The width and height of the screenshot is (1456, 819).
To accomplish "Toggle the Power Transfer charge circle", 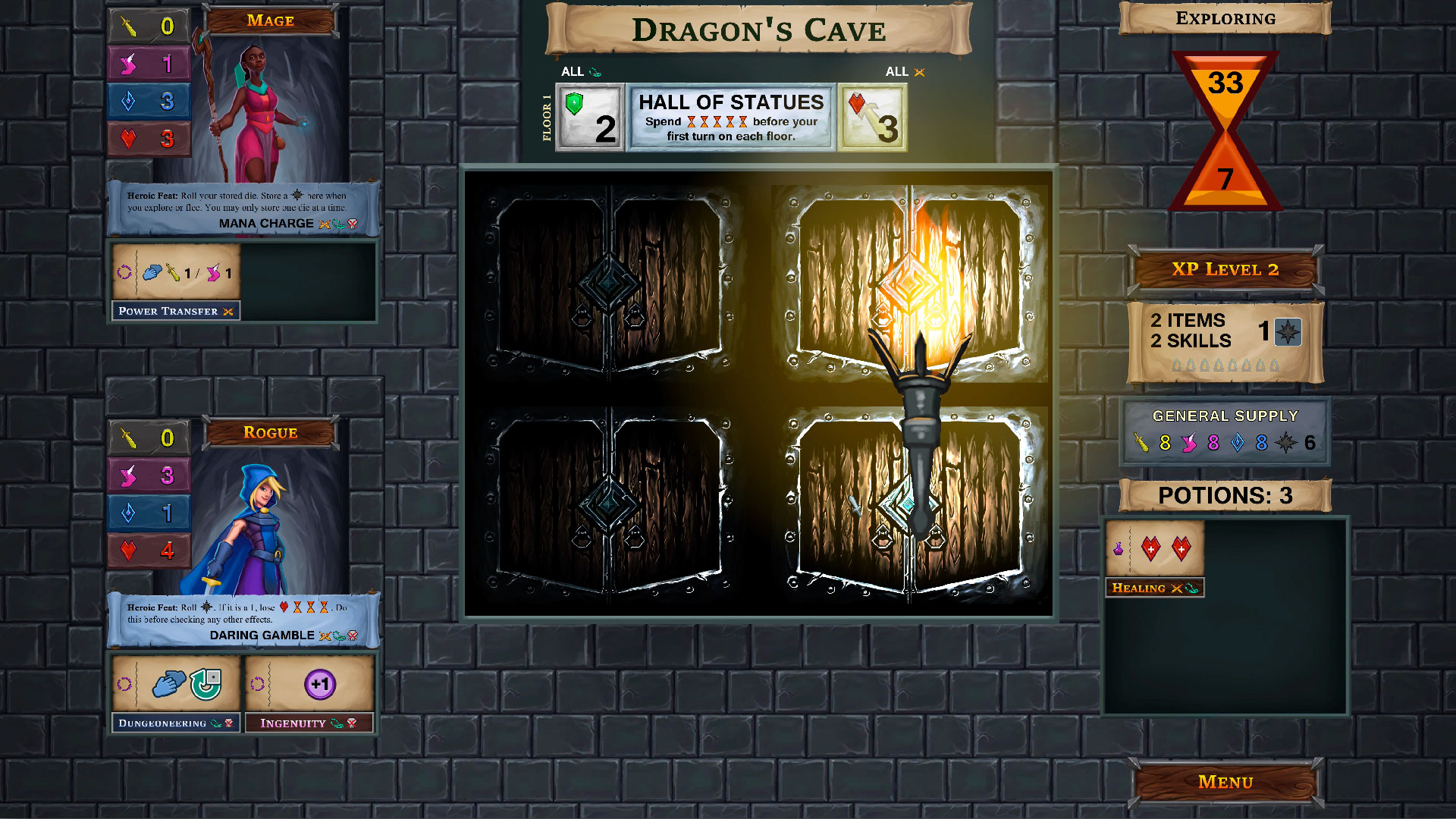I will click(126, 273).
